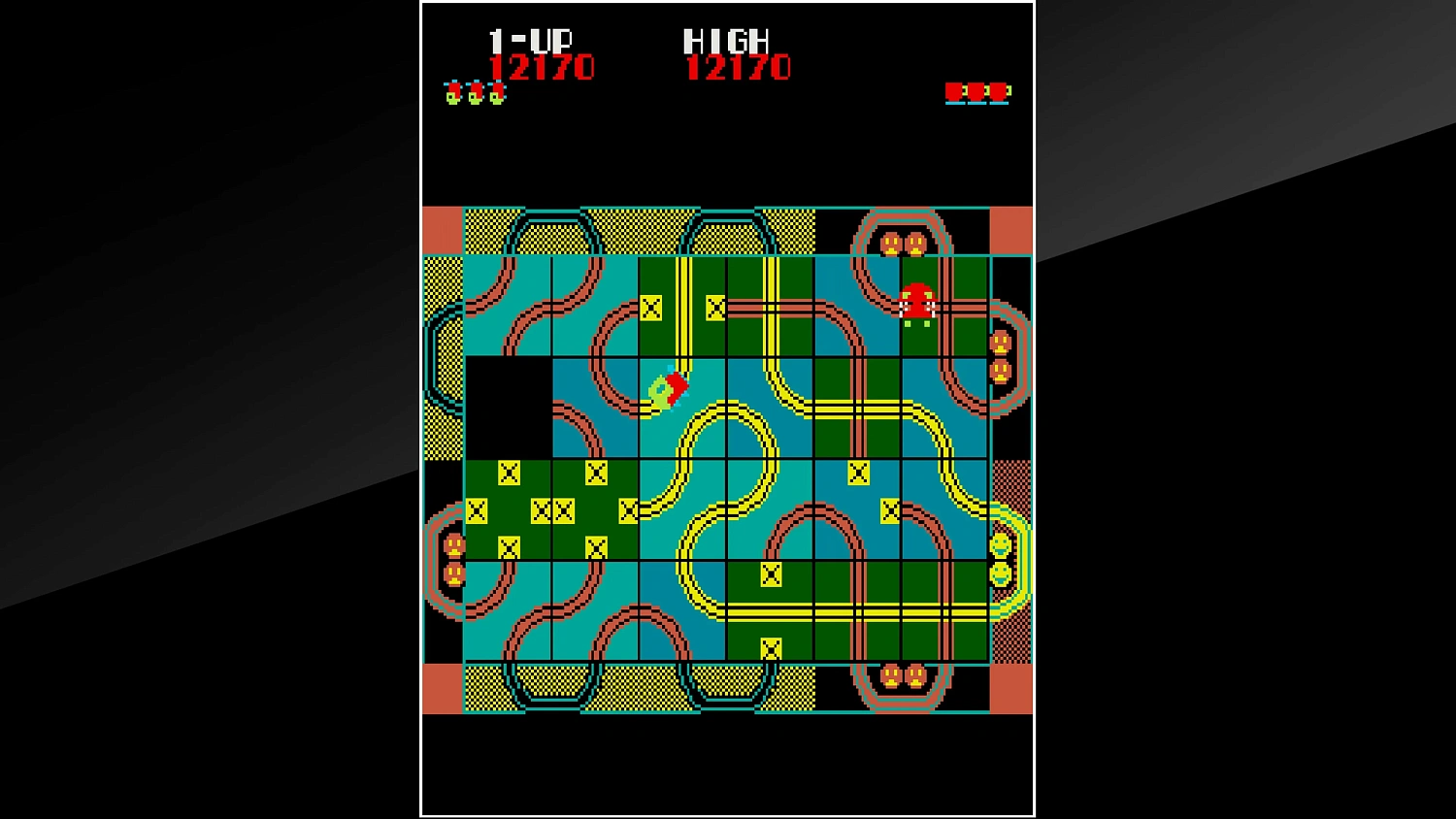Expand the bottom-left orange corner block
1456x819 pixels.
442,687
